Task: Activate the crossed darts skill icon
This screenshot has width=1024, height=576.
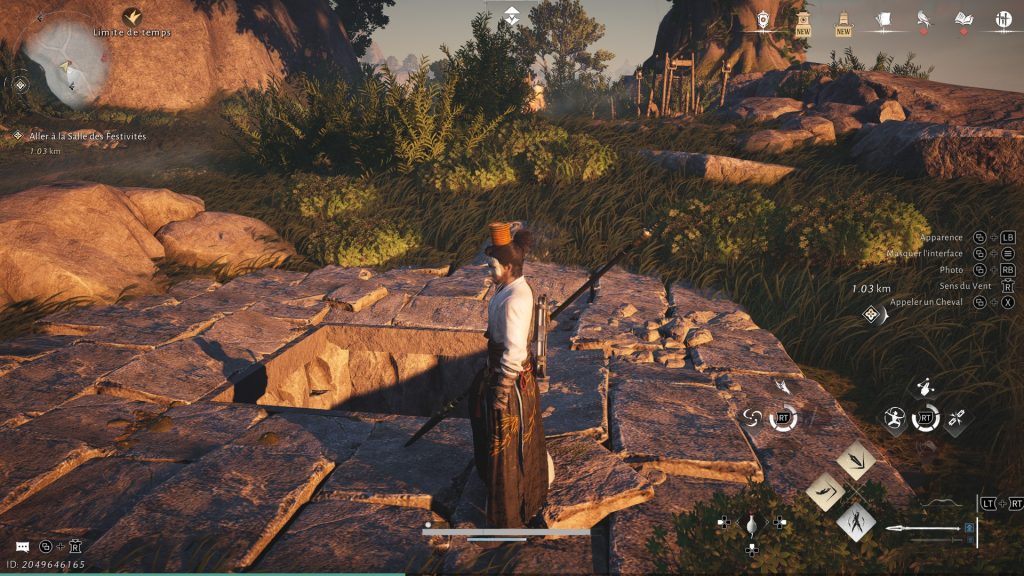Action: (956, 419)
